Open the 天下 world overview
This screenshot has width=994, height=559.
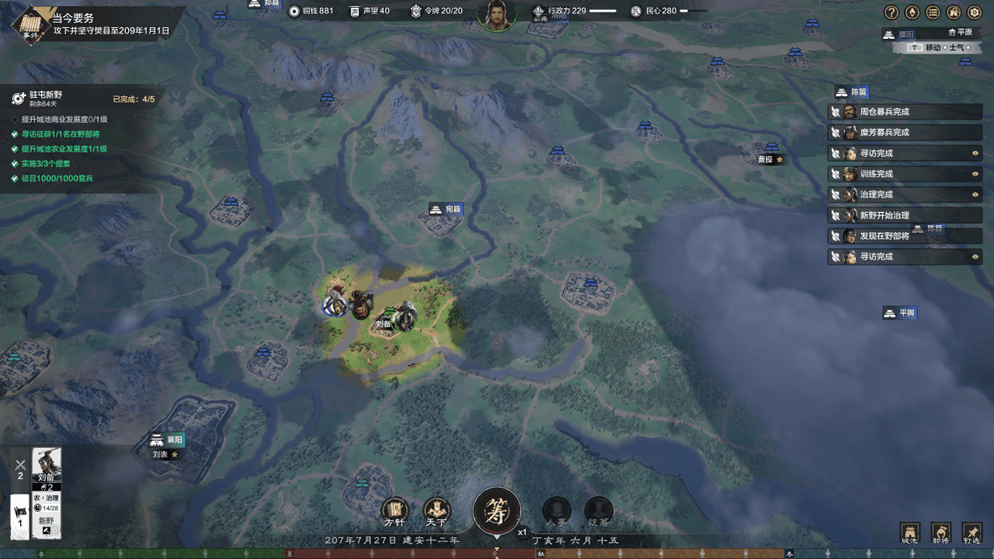(436, 512)
